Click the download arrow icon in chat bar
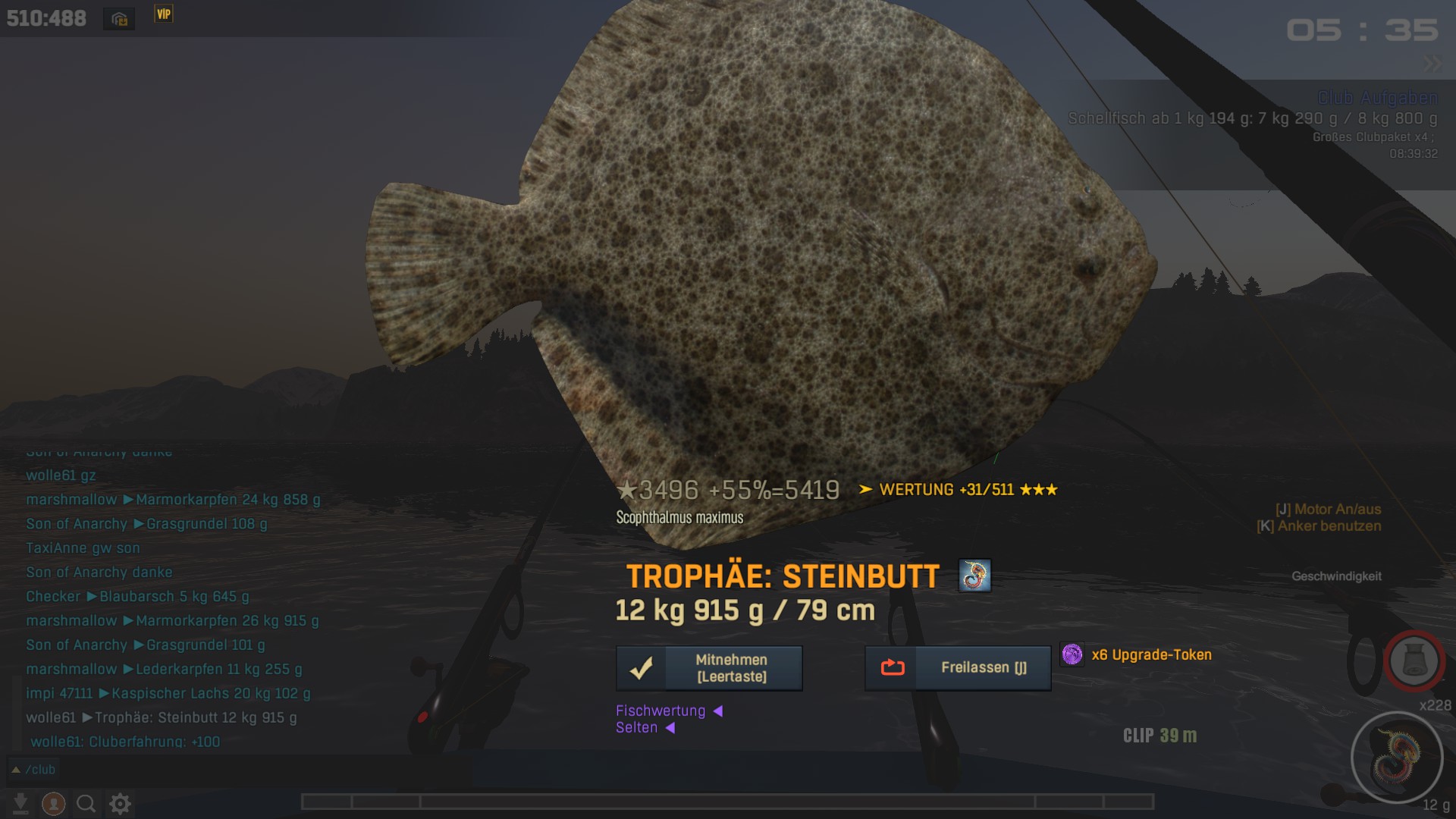The height and width of the screenshot is (819, 1456). 20,803
